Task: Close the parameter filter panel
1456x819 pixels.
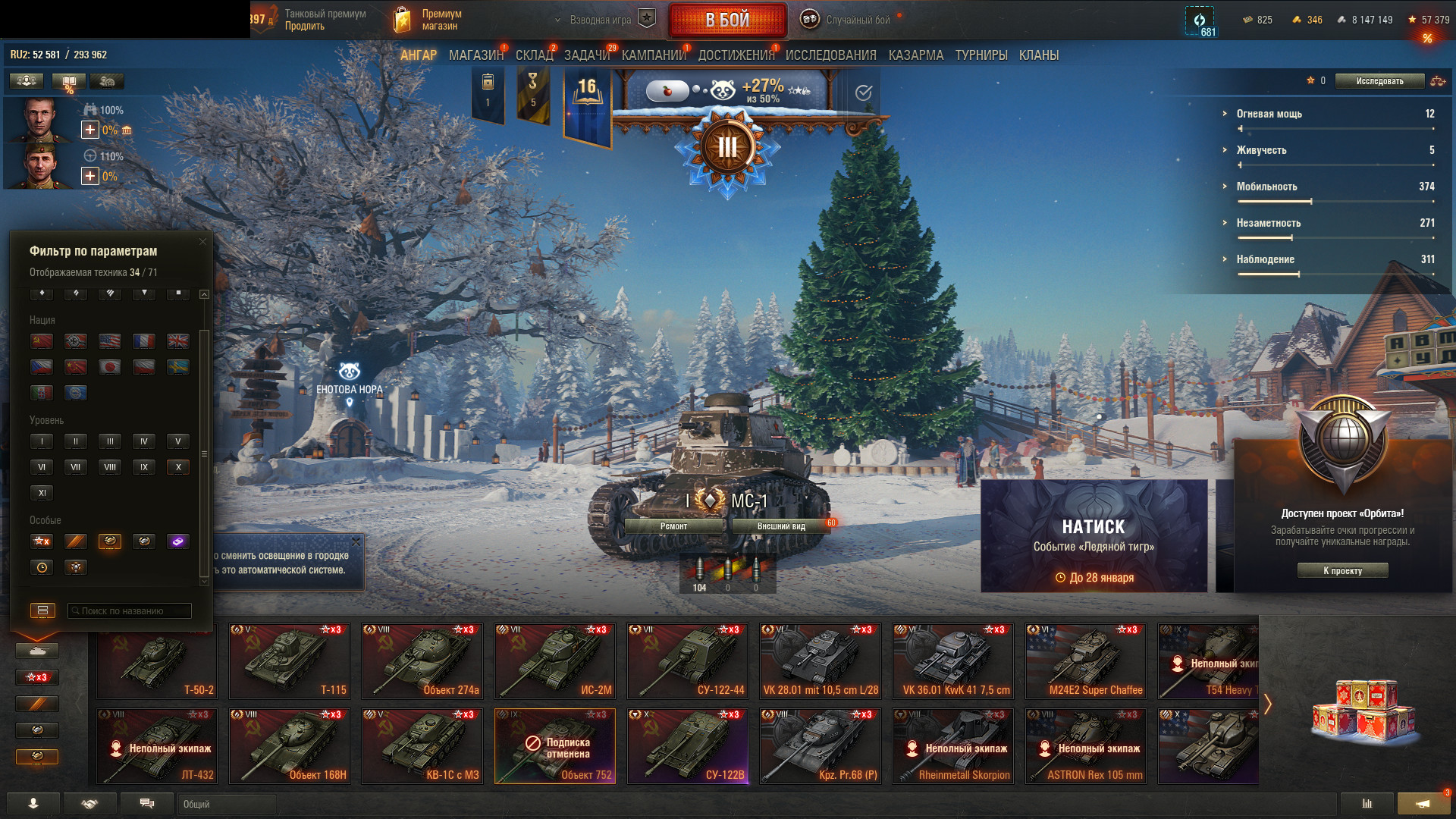Action: pyautogui.click(x=202, y=242)
